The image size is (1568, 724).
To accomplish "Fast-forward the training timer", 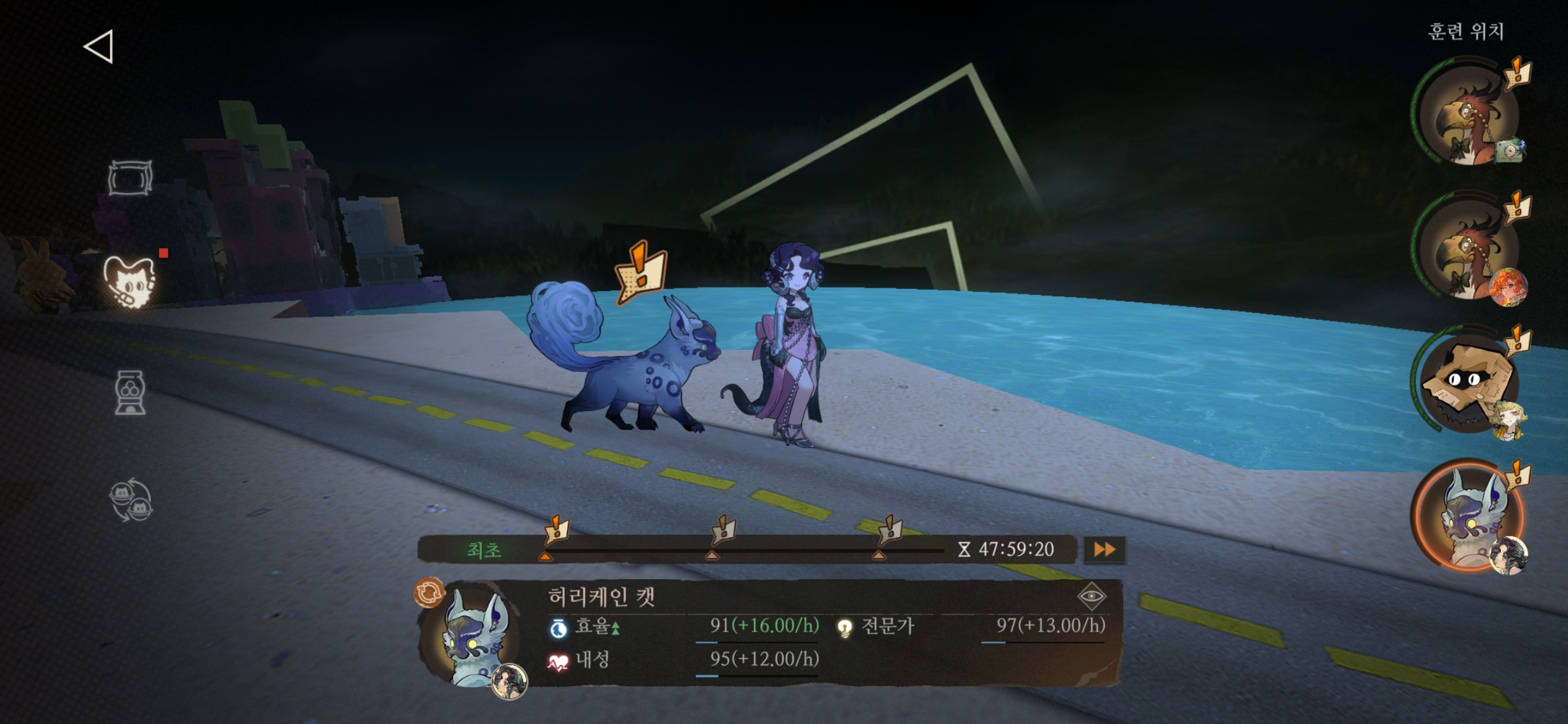I will (x=1104, y=550).
